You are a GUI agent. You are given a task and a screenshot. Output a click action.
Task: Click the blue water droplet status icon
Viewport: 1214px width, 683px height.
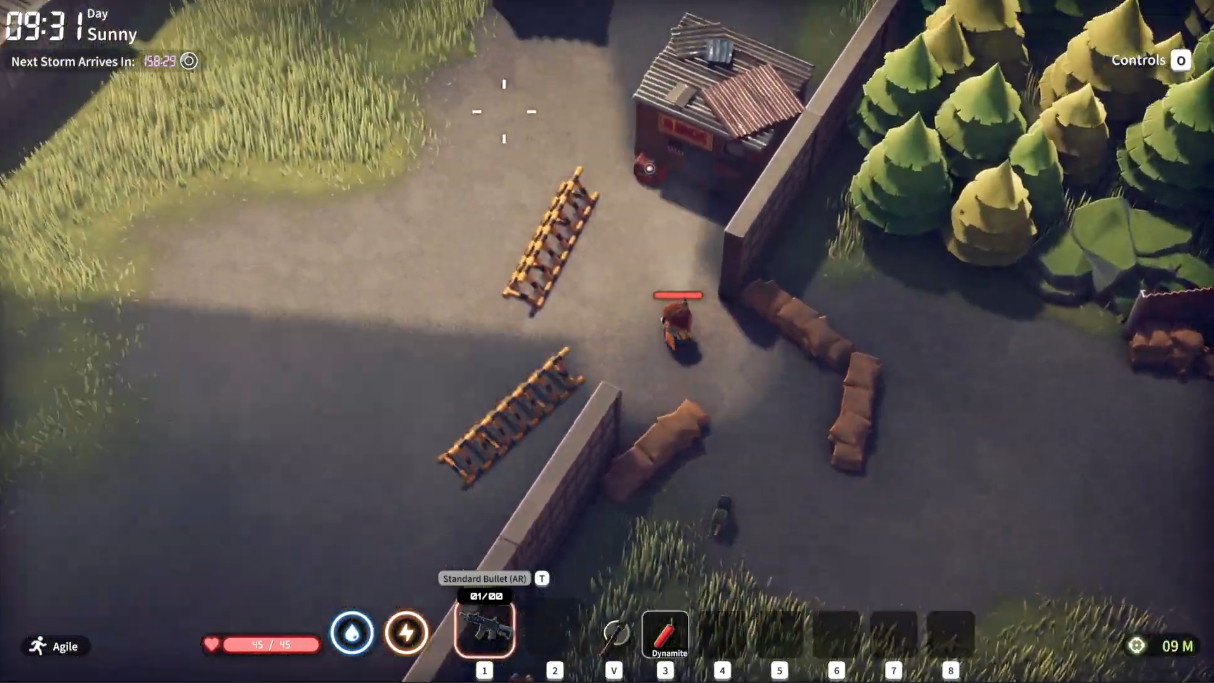click(352, 633)
